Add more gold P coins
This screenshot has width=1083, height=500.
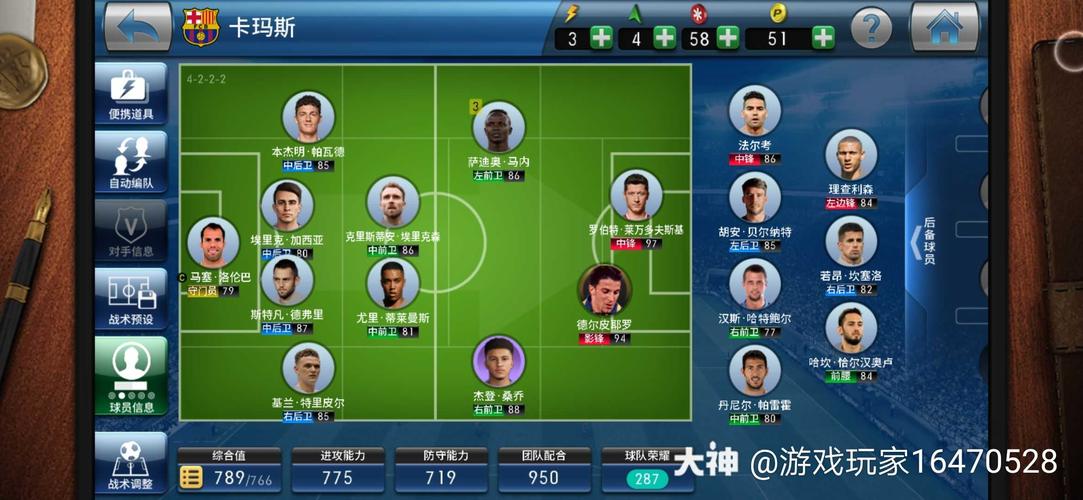click(822, 38)
